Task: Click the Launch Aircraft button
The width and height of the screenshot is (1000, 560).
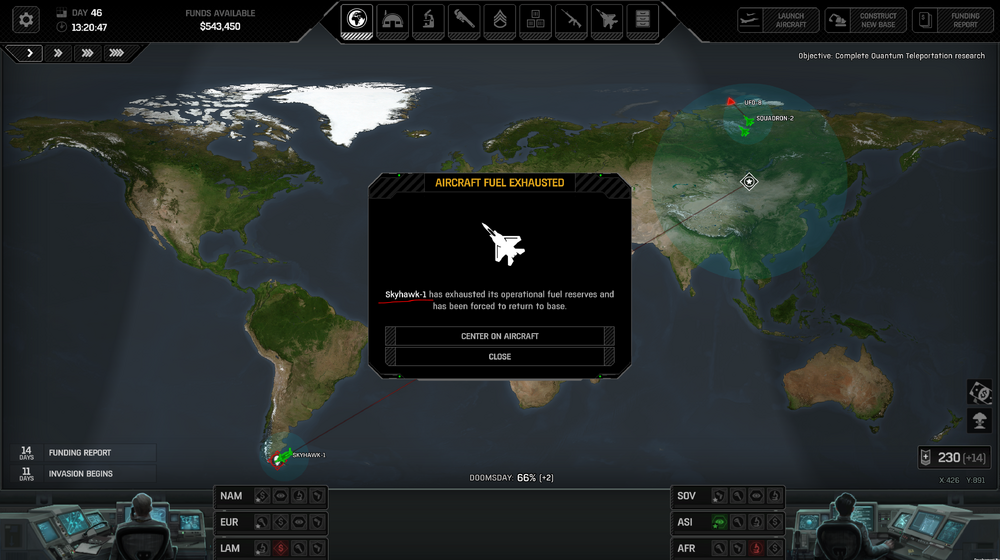Action: 779,20
